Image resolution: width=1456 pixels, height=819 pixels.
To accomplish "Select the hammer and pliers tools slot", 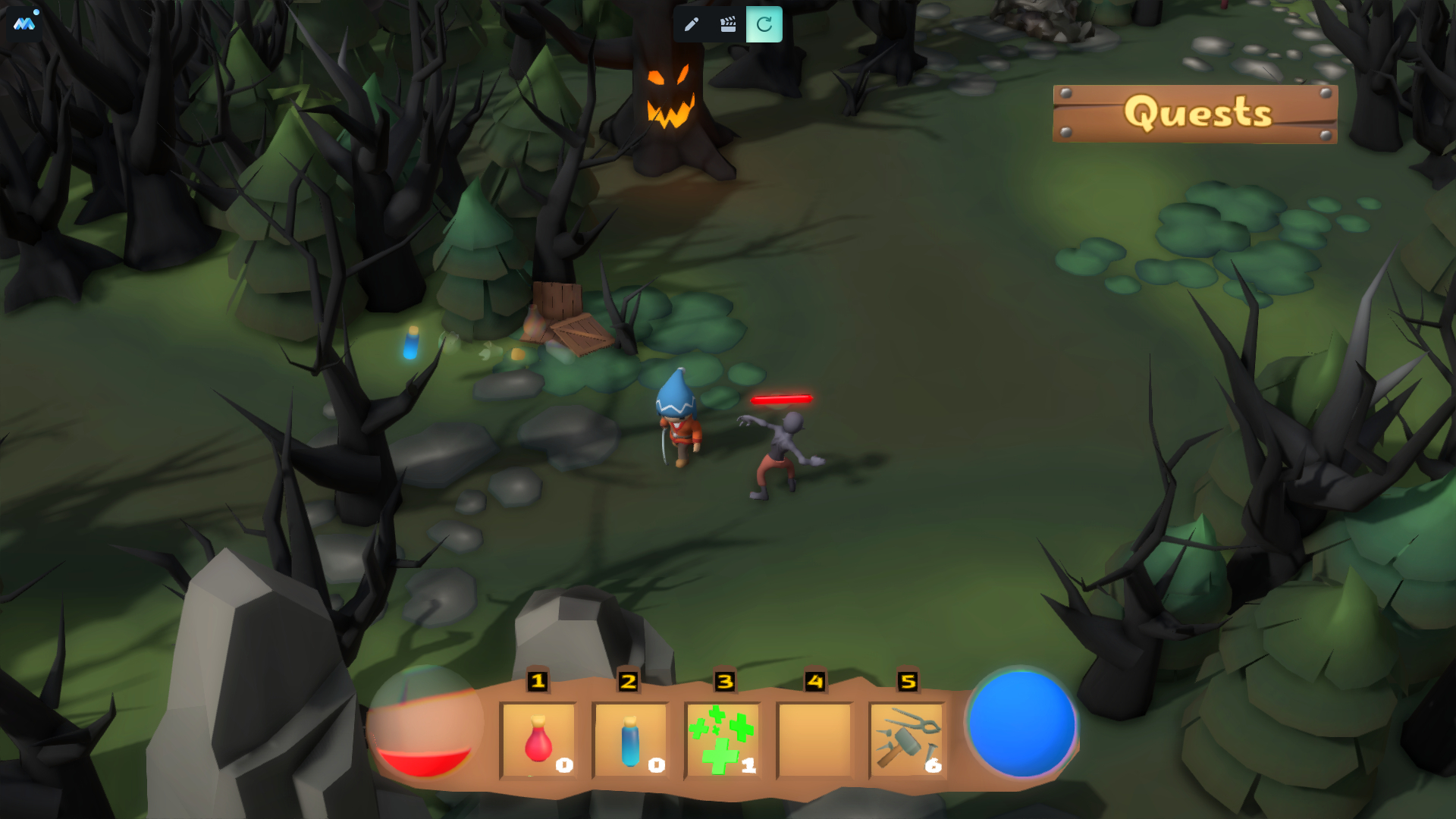I will (908, 740).
